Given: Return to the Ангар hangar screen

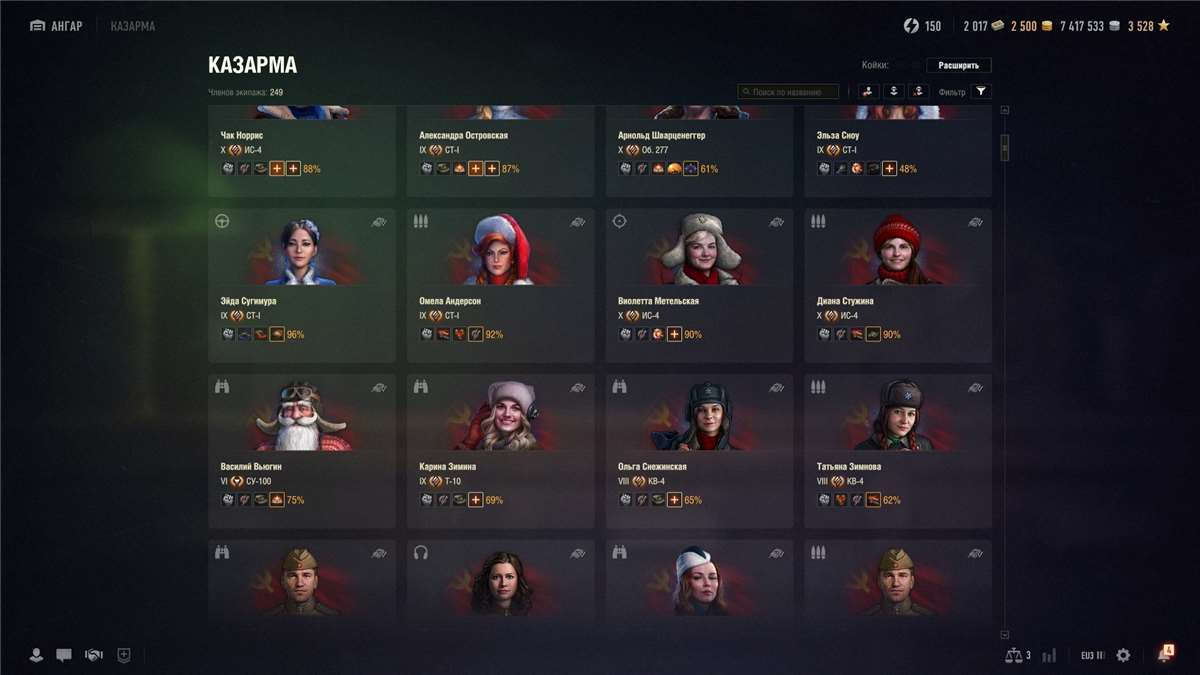Looking at the screenshot, I should (56, 26).
